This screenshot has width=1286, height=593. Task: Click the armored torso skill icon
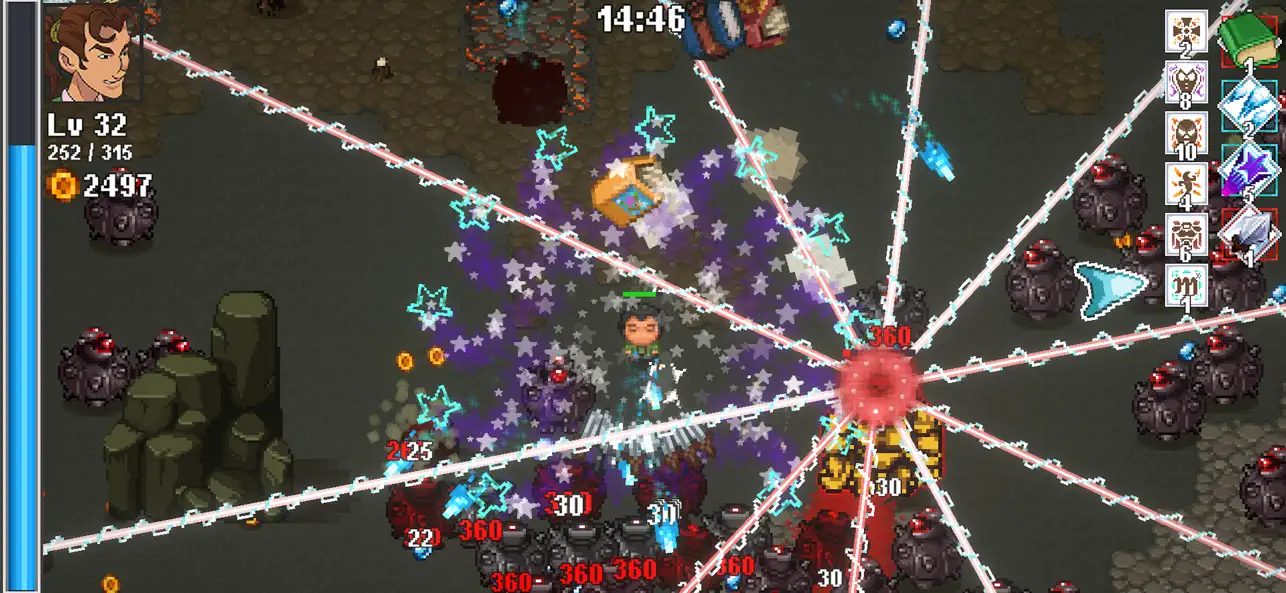click(1186, 235)
